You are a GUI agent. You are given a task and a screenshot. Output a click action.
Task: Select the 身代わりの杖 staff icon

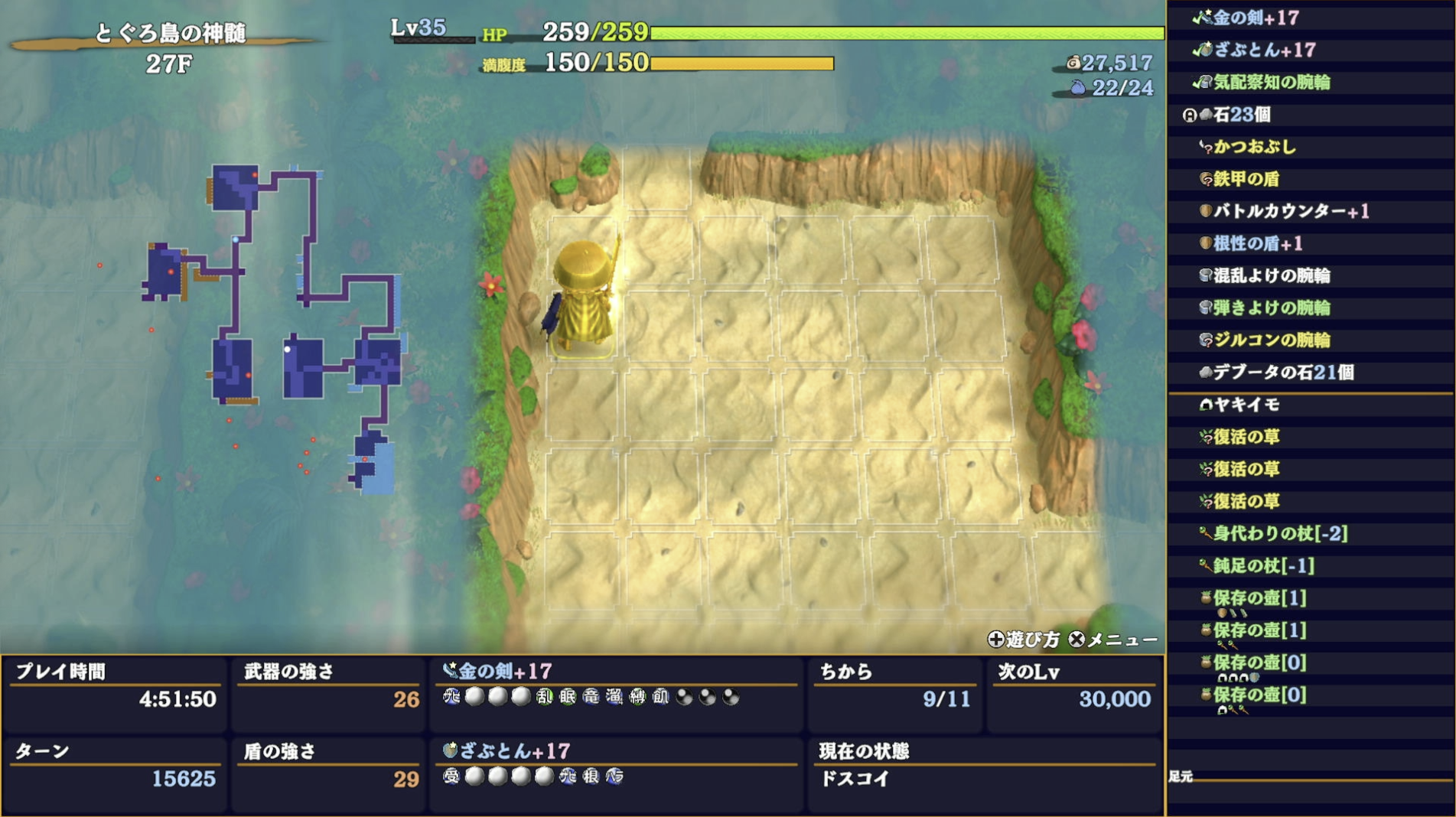(1207, 534)
